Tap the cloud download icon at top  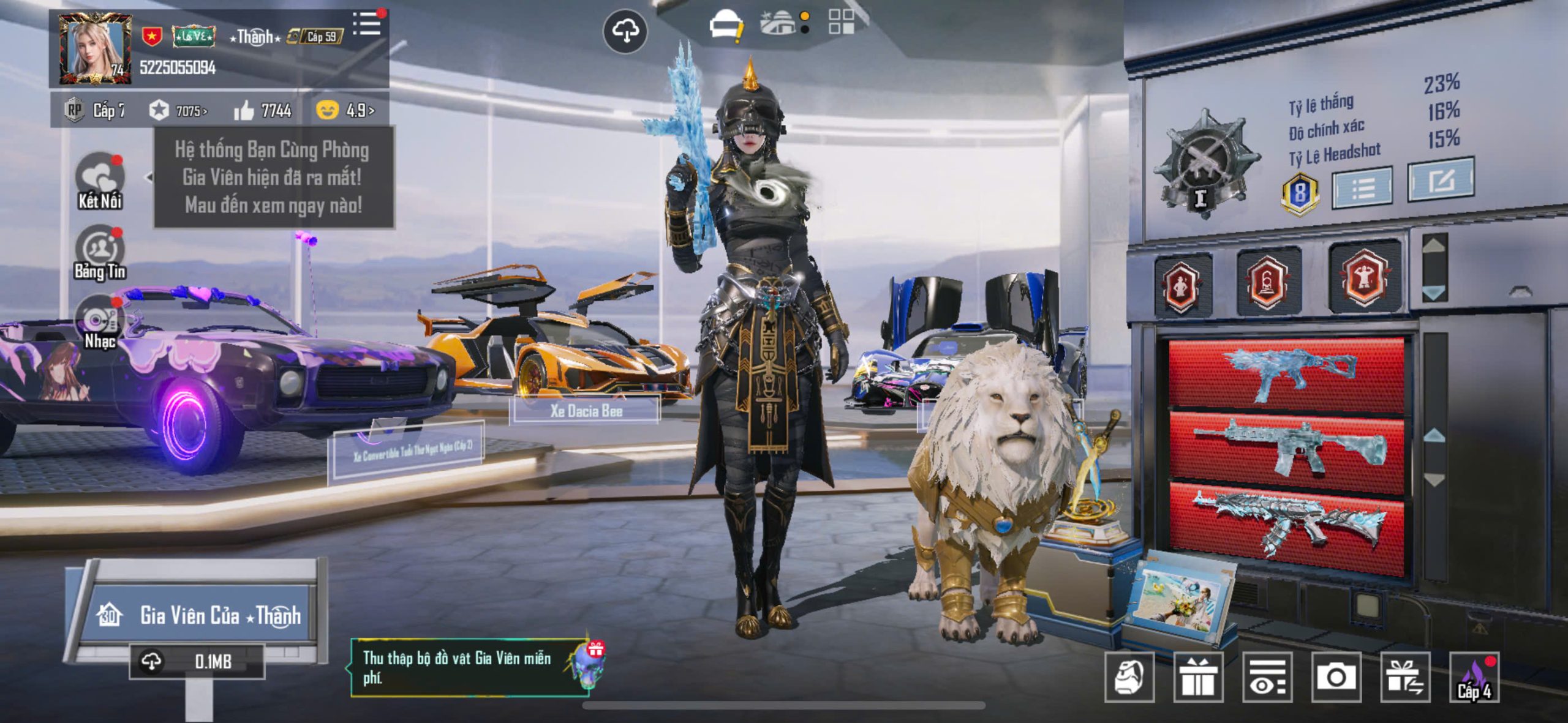click(x=625, y=31)
